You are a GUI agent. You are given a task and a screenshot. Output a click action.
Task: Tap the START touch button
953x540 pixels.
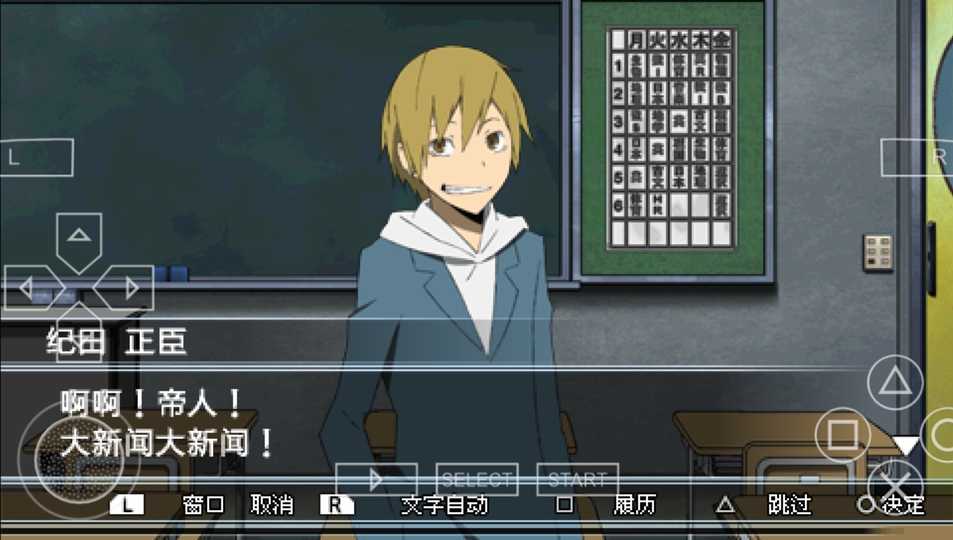(x=577, y=480)
